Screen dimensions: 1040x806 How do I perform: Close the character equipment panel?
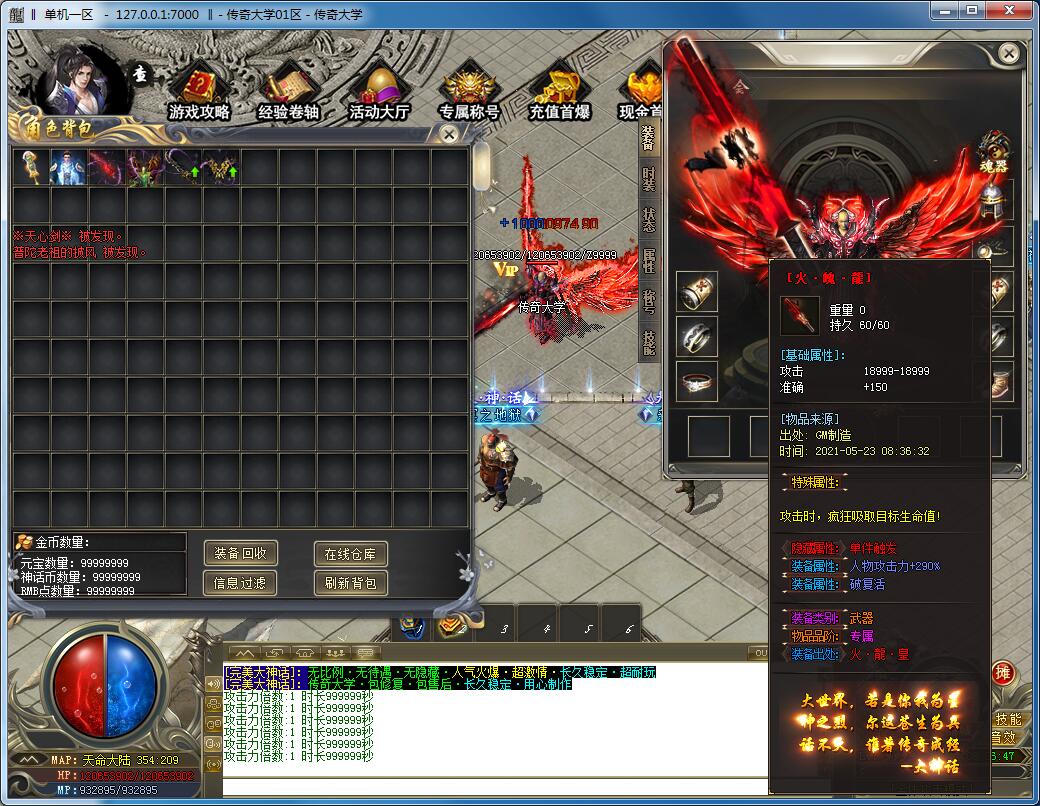click(x=1009, y=53)
